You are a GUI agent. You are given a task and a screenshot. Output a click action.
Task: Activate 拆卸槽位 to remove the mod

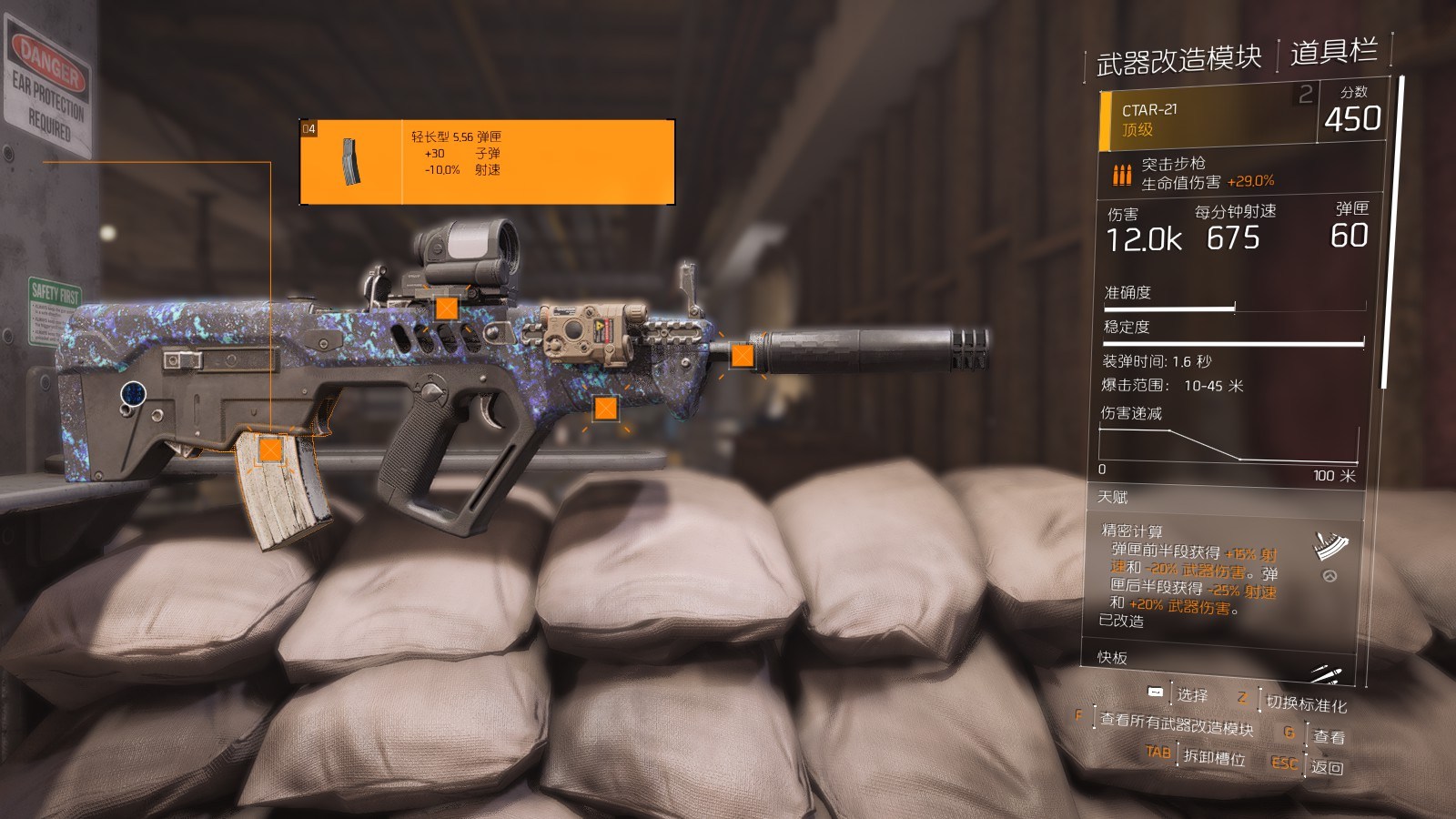tap(1213, 756)
